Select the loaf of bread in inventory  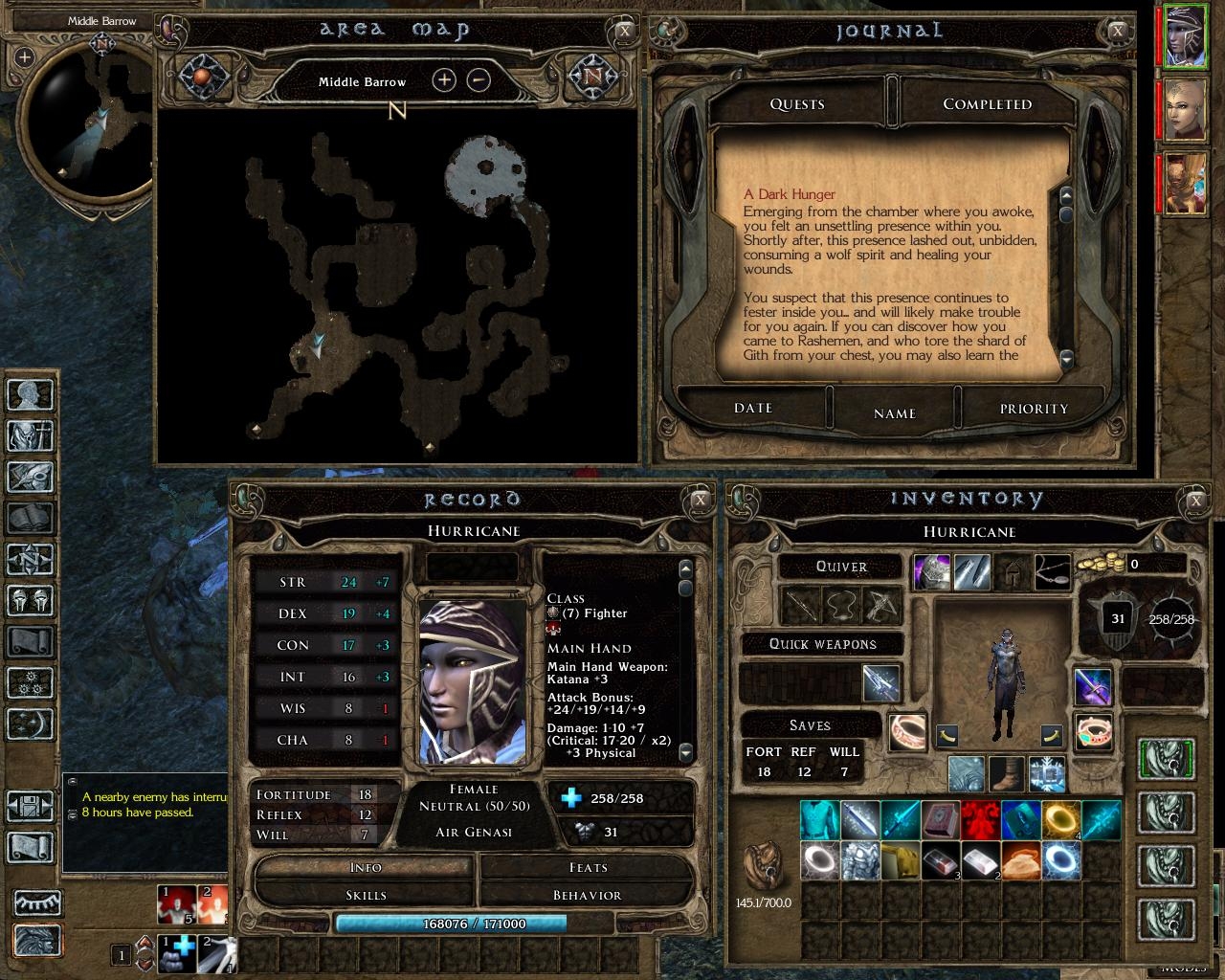pos(1021,860)
